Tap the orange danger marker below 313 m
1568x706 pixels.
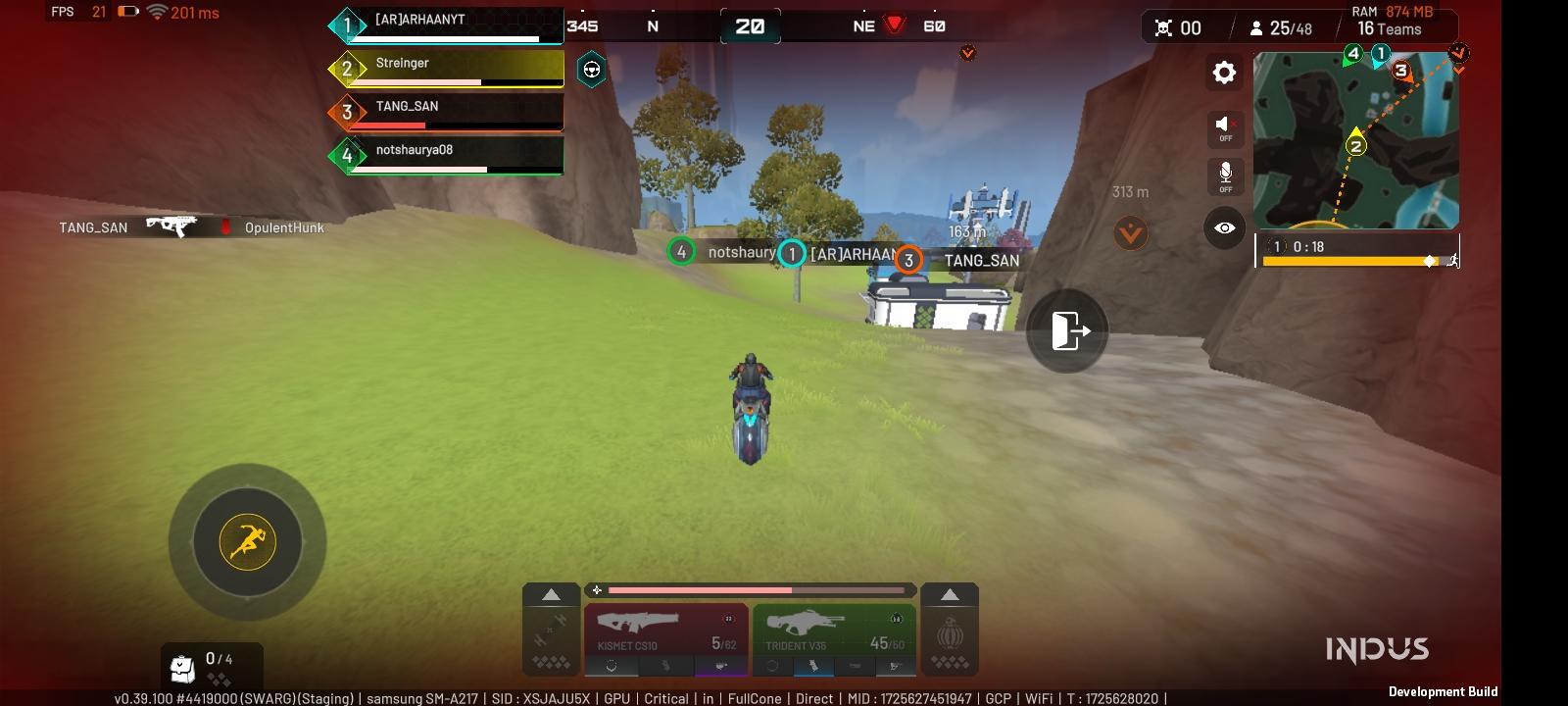point(1130,233)
